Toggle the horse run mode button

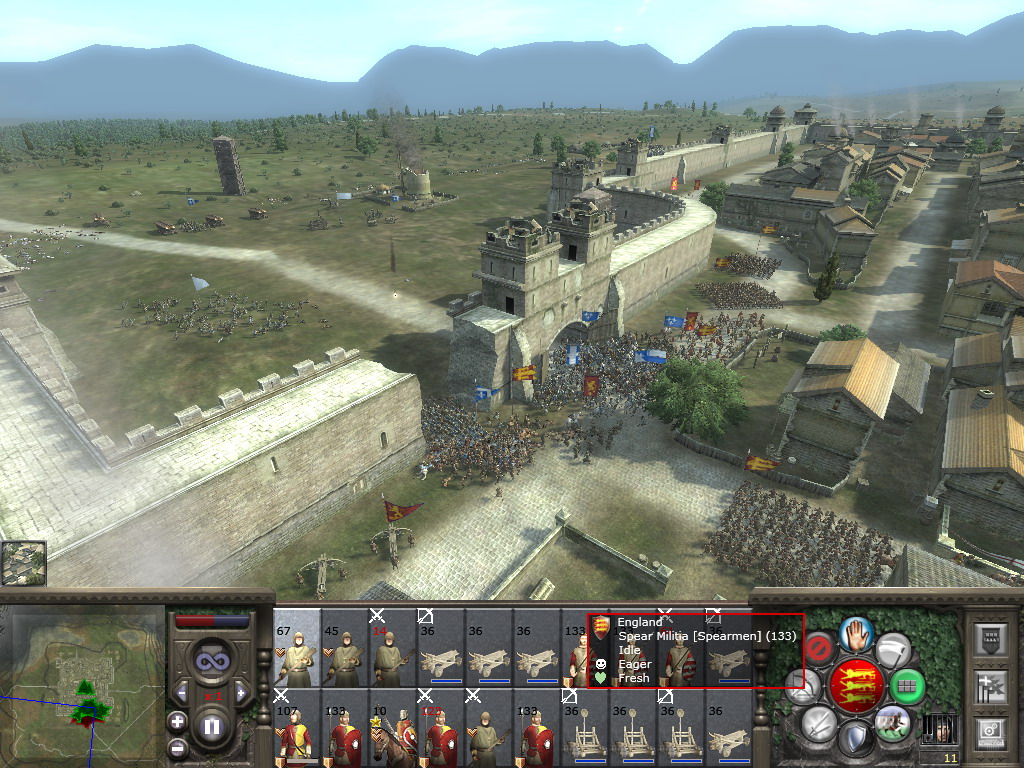click(x=892, y=723)
